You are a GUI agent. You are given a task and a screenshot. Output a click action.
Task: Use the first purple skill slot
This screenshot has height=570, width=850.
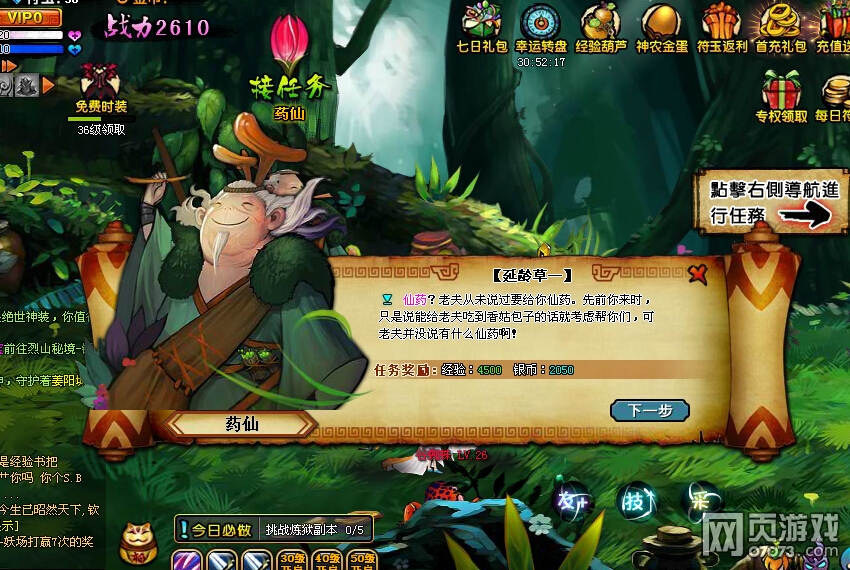pyautogui.click(x=187, y=560)
